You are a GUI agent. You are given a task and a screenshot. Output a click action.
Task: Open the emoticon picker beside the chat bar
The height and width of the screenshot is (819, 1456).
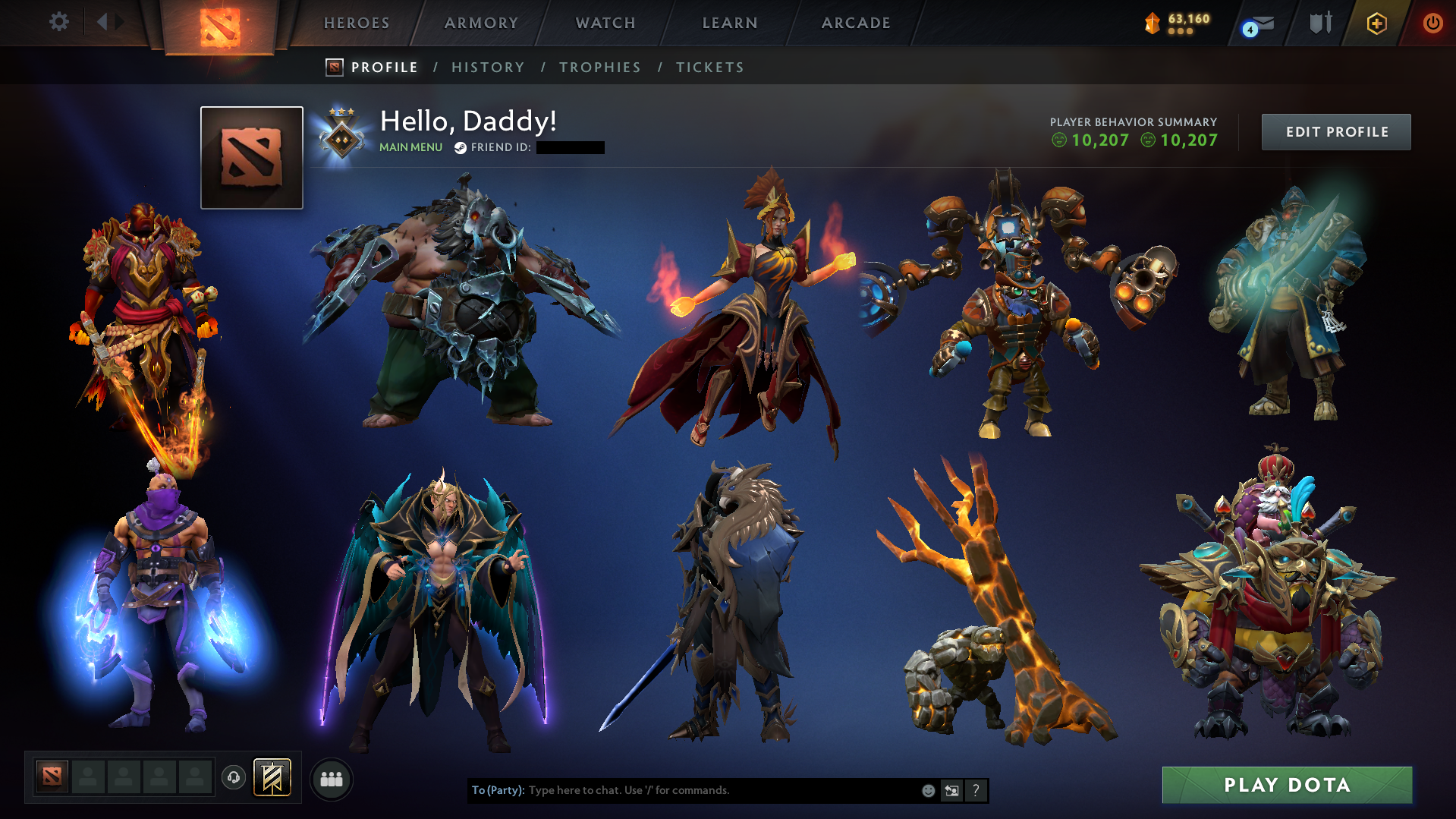[928, 790]
